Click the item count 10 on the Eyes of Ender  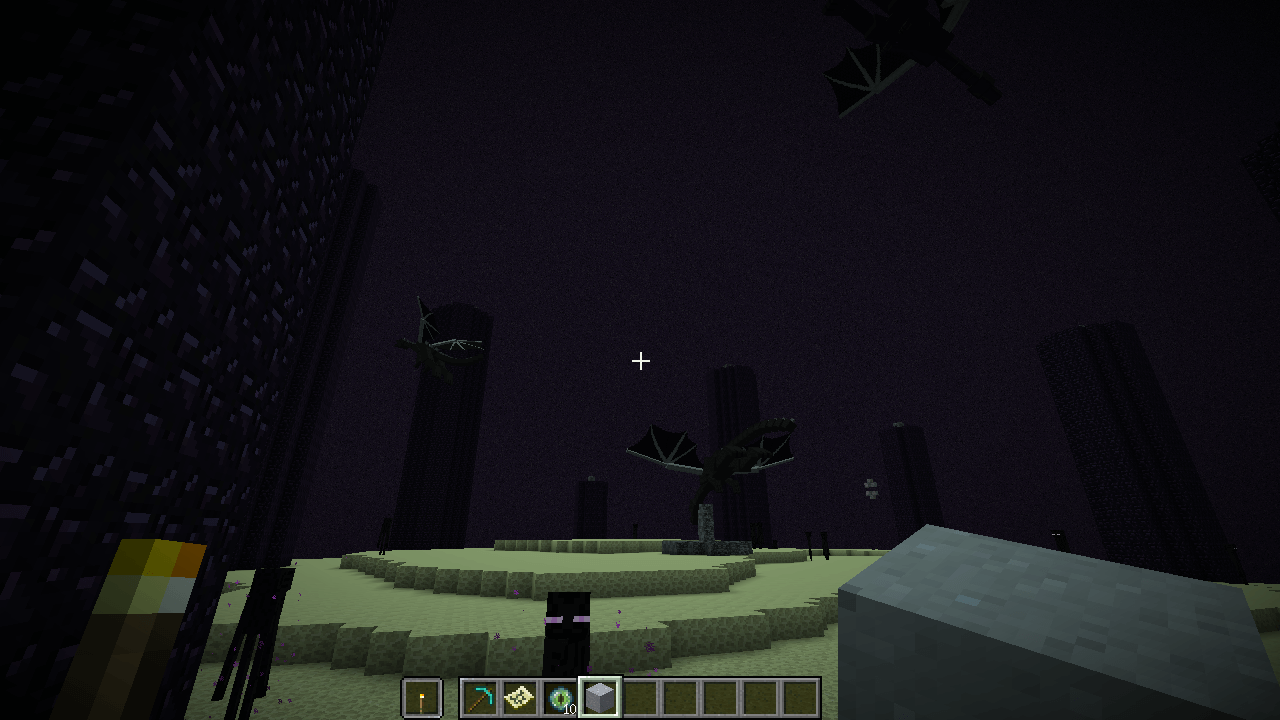(568, 710)
